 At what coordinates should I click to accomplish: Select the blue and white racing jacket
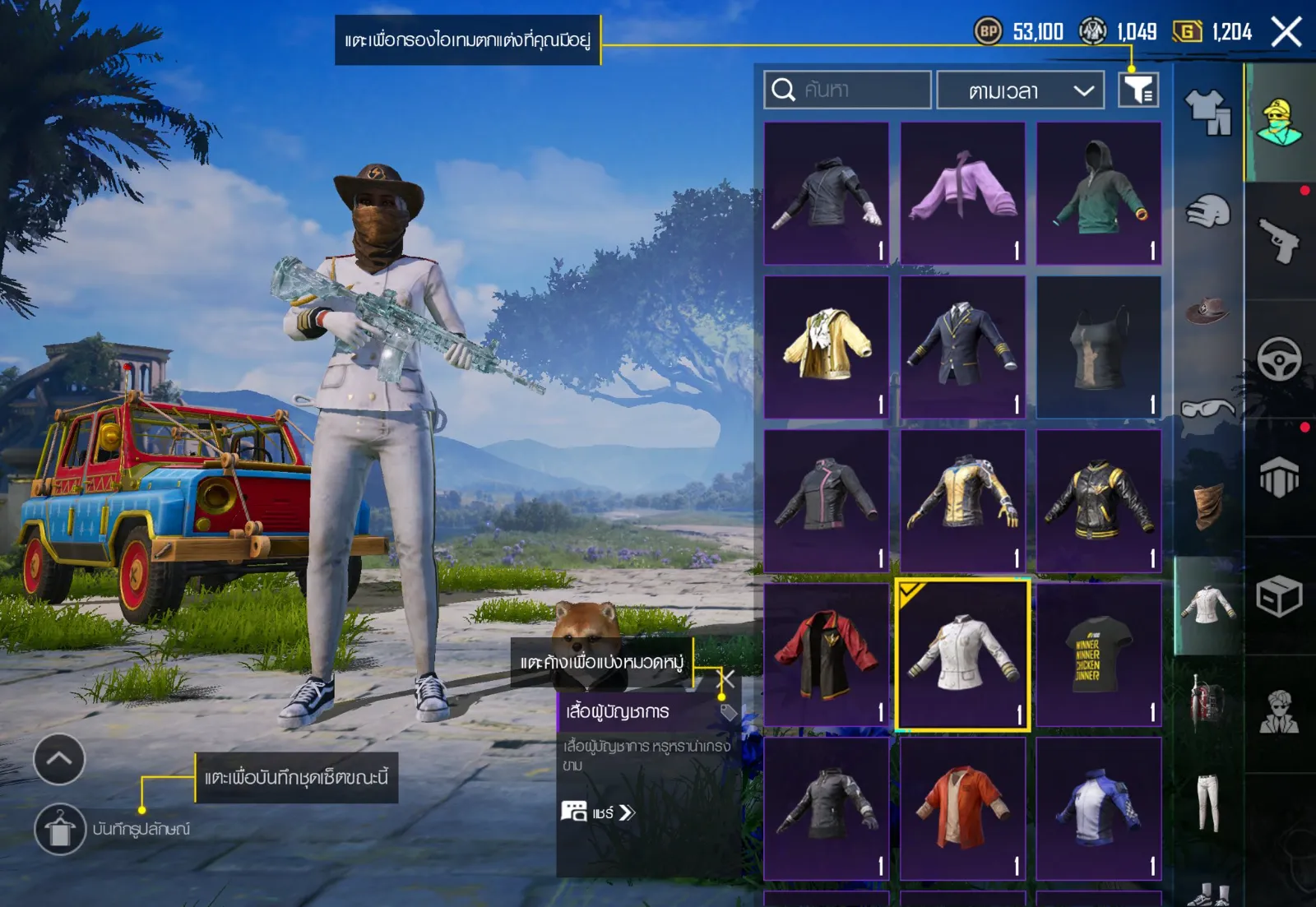(x=1099, y=808)
